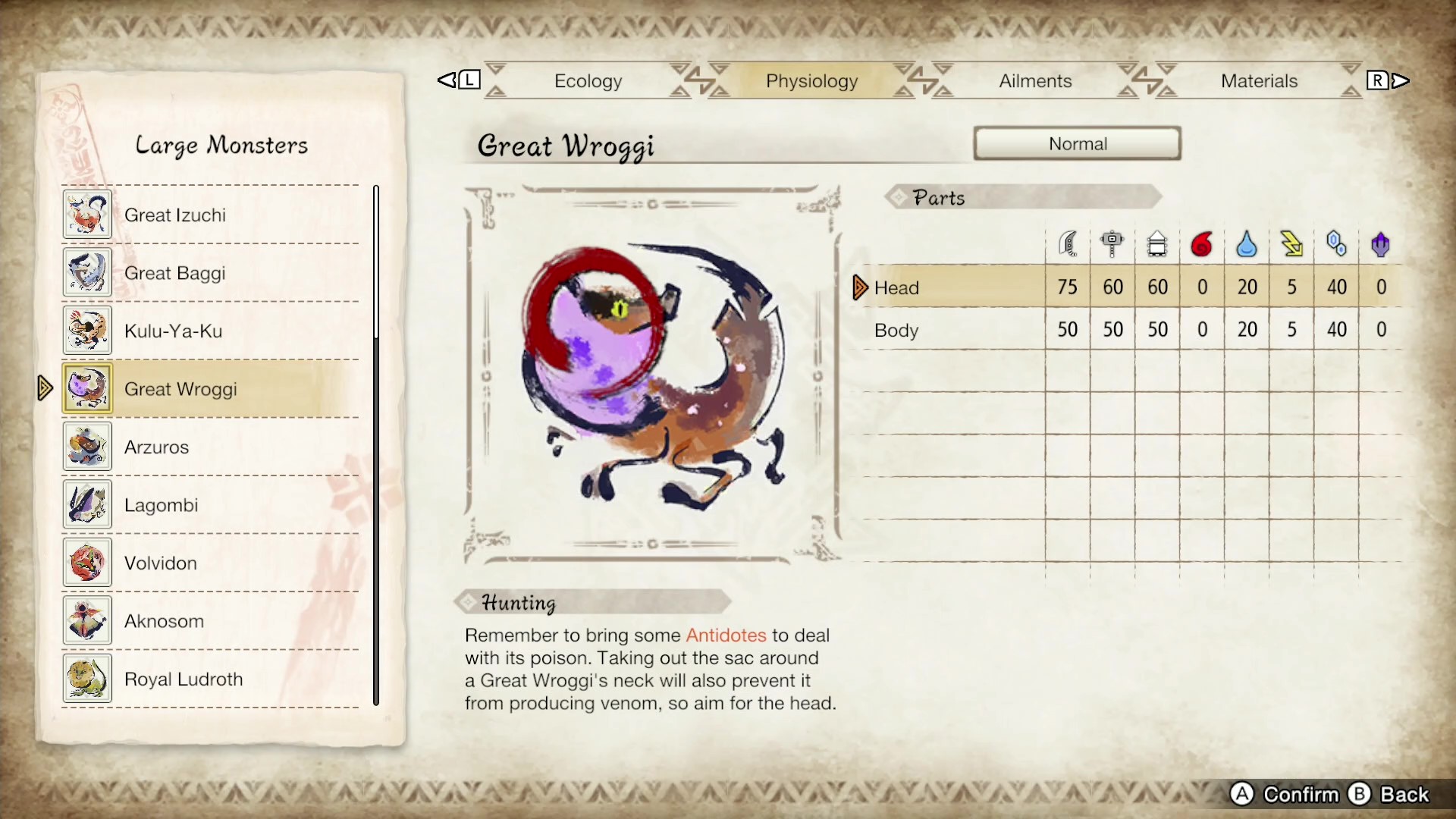Viewport: 1456px width, 819px height.
Task: Click the thunder element lightning icon
Action: tap(1291, 243)
